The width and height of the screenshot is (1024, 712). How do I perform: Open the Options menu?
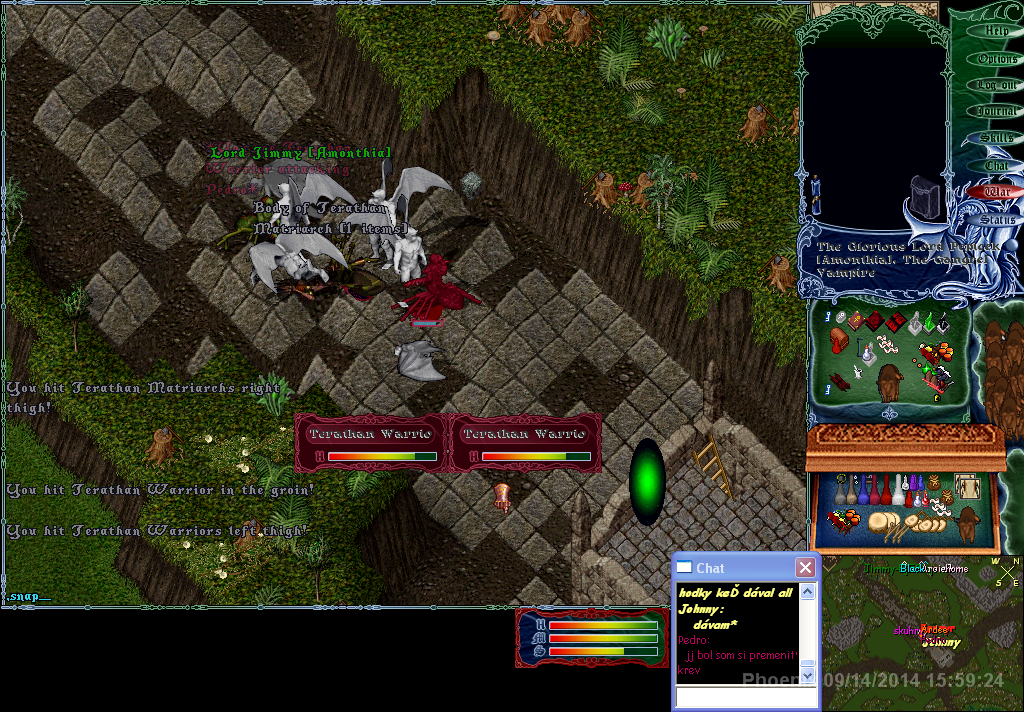pos(996,59)
